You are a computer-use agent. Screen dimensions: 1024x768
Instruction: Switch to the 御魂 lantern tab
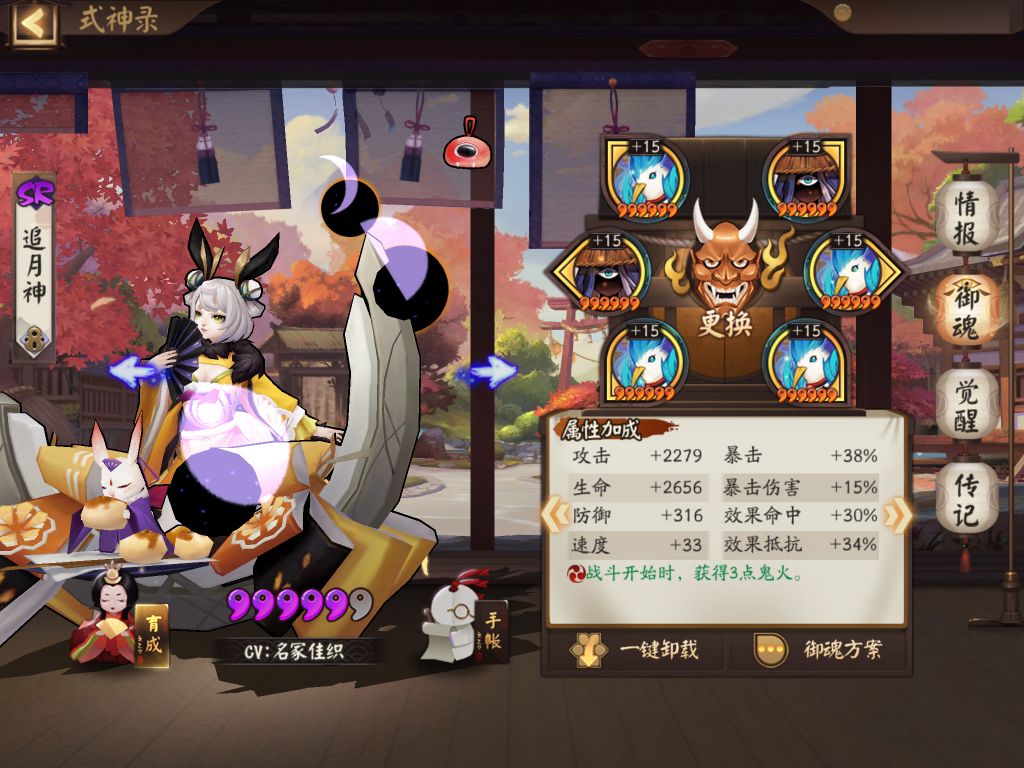pos(965,310)
